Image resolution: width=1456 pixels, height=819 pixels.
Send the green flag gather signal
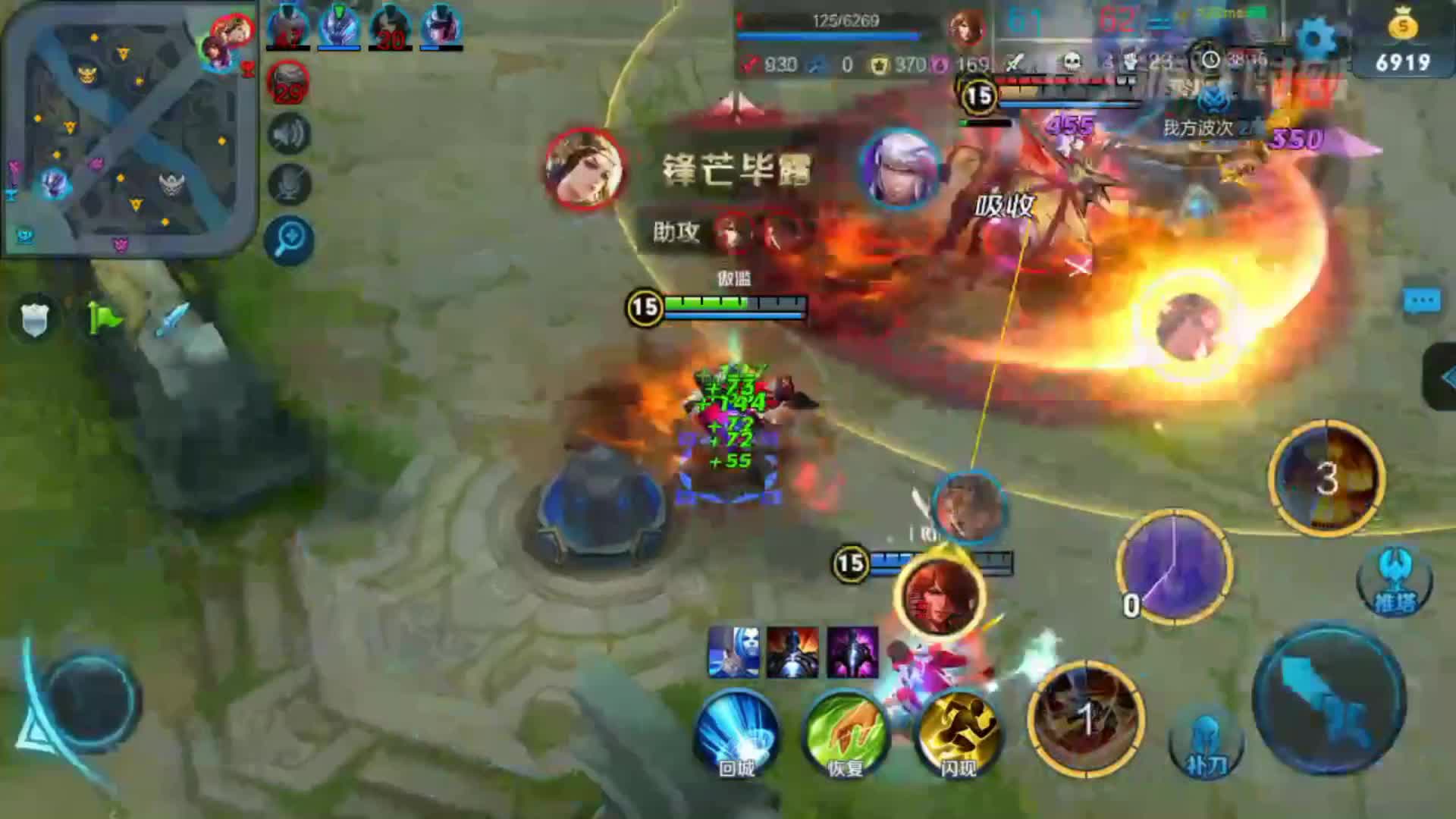tap(105, 318)
